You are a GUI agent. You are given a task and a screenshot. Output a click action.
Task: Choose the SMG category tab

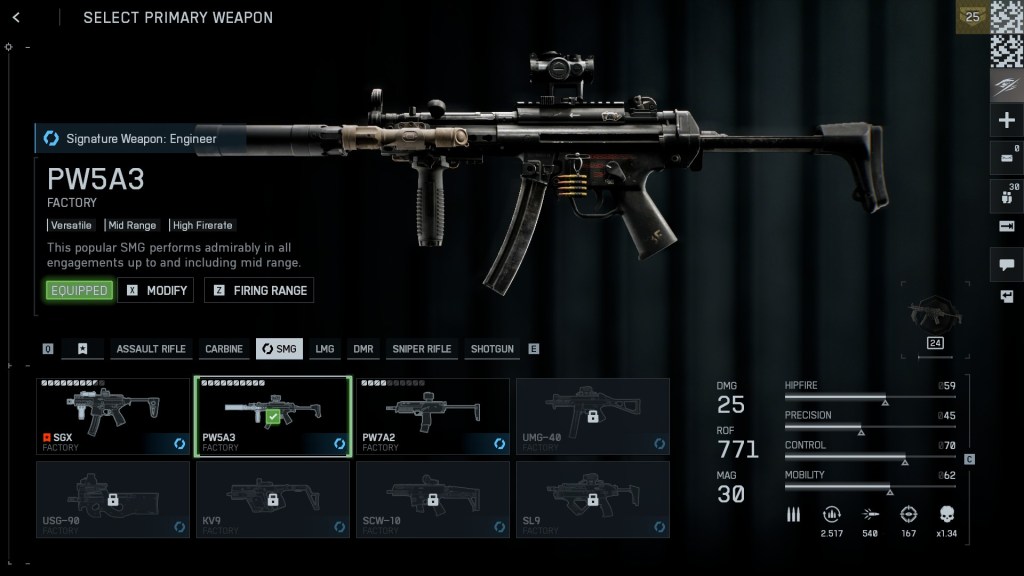(279, 349)
